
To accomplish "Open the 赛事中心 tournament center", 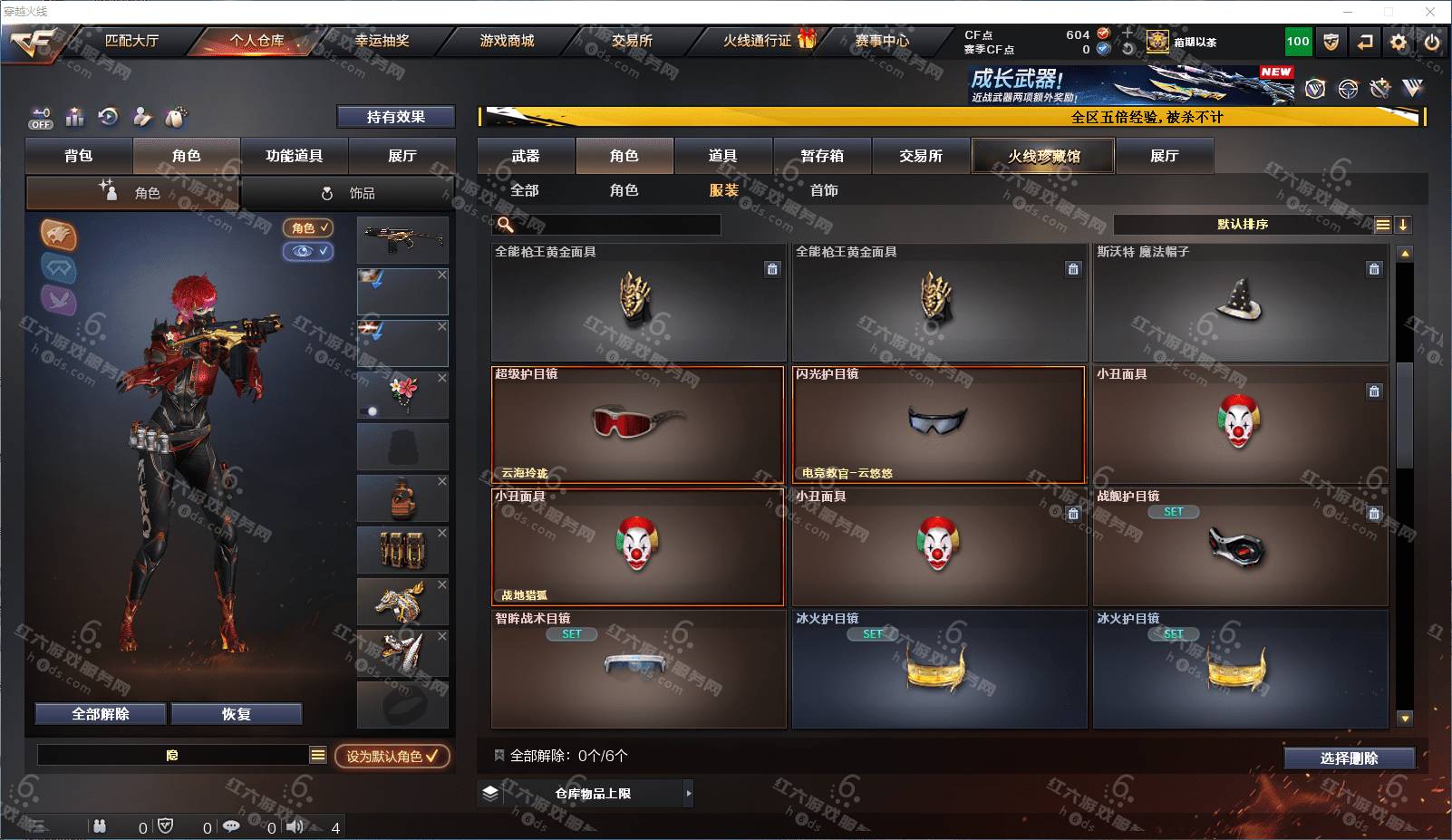I will (881, 41).
